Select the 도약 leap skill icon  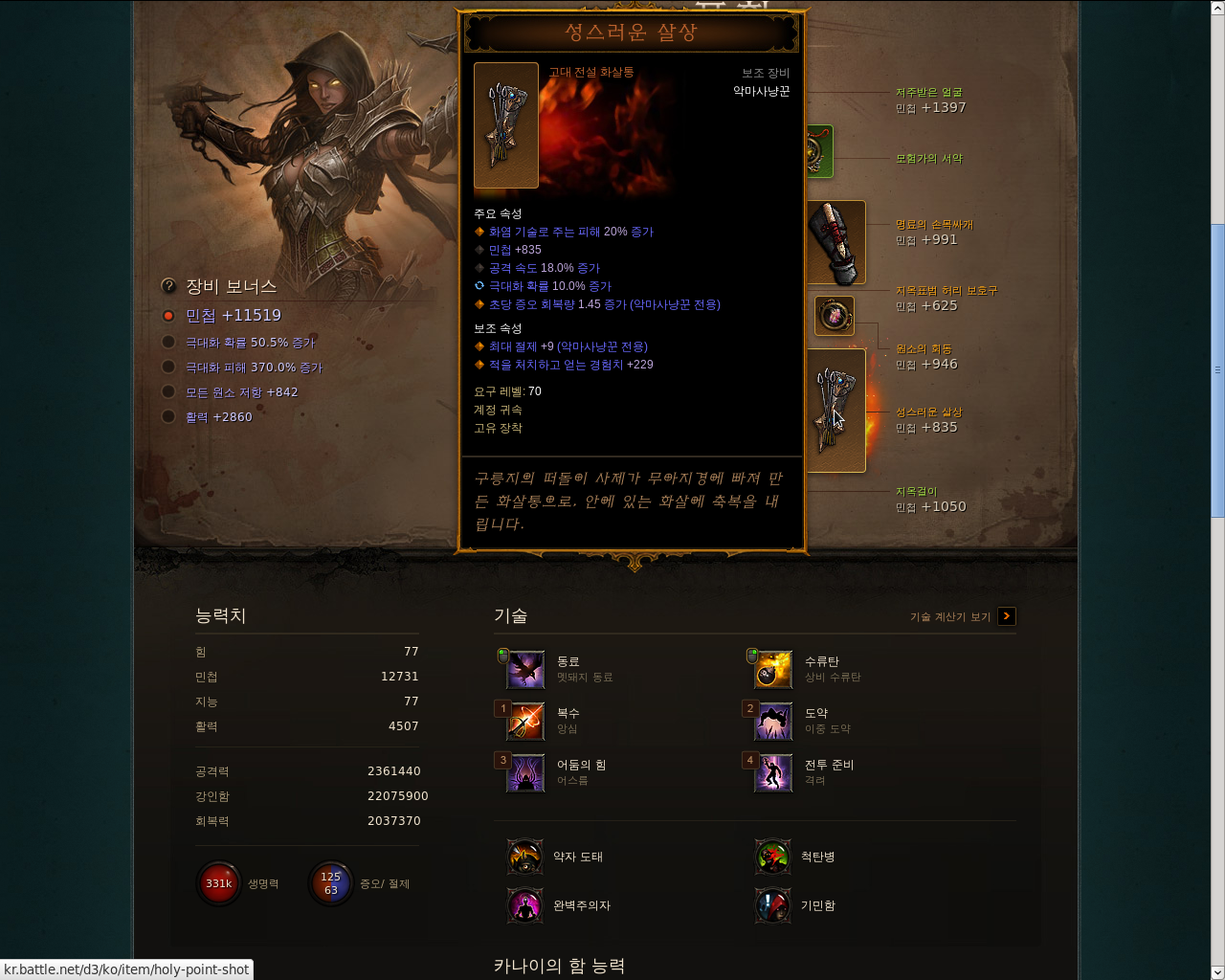click(x=772, y=722)
